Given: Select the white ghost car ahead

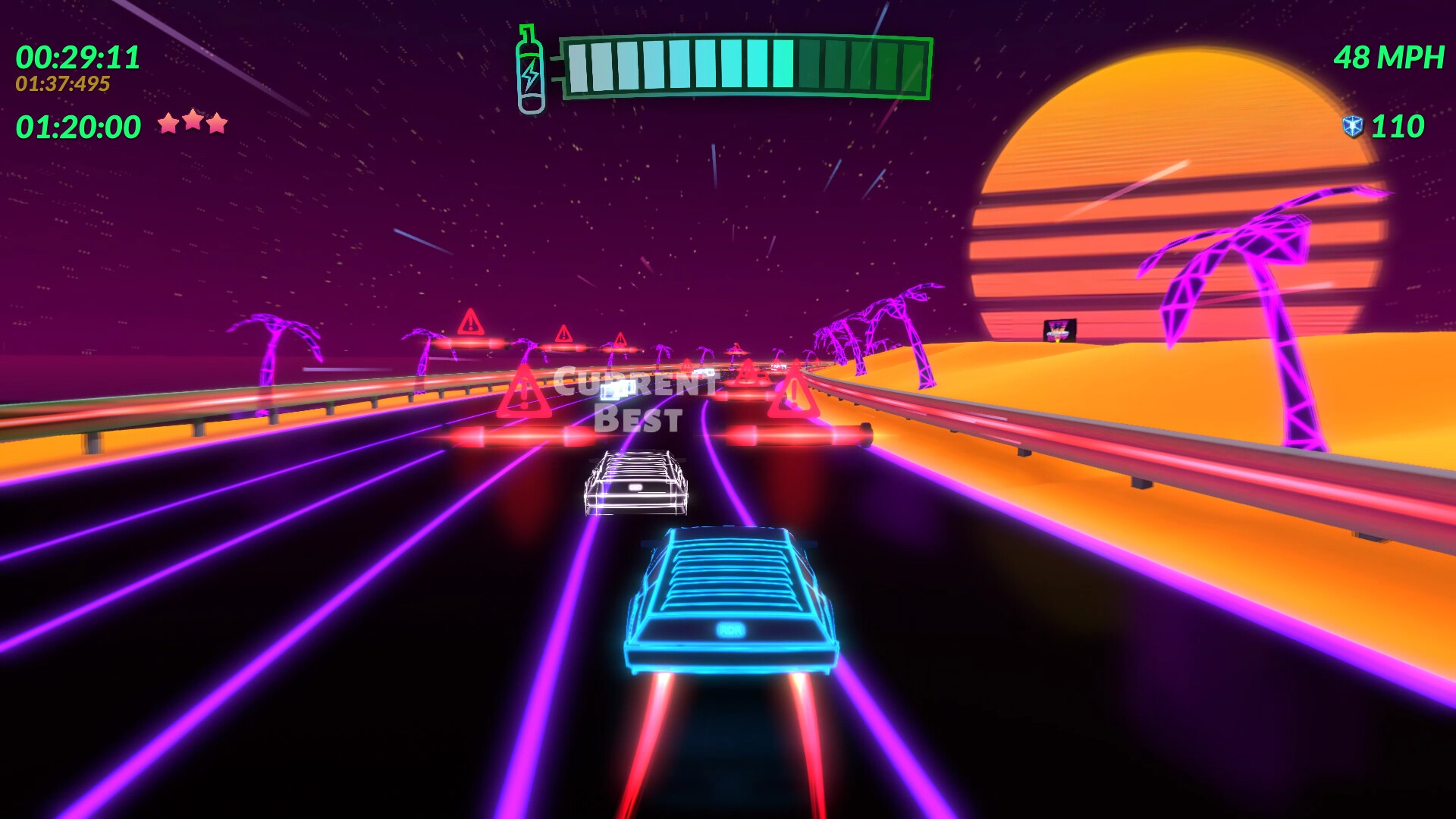Looking at the screenshot, I should (x=635, y=484).
